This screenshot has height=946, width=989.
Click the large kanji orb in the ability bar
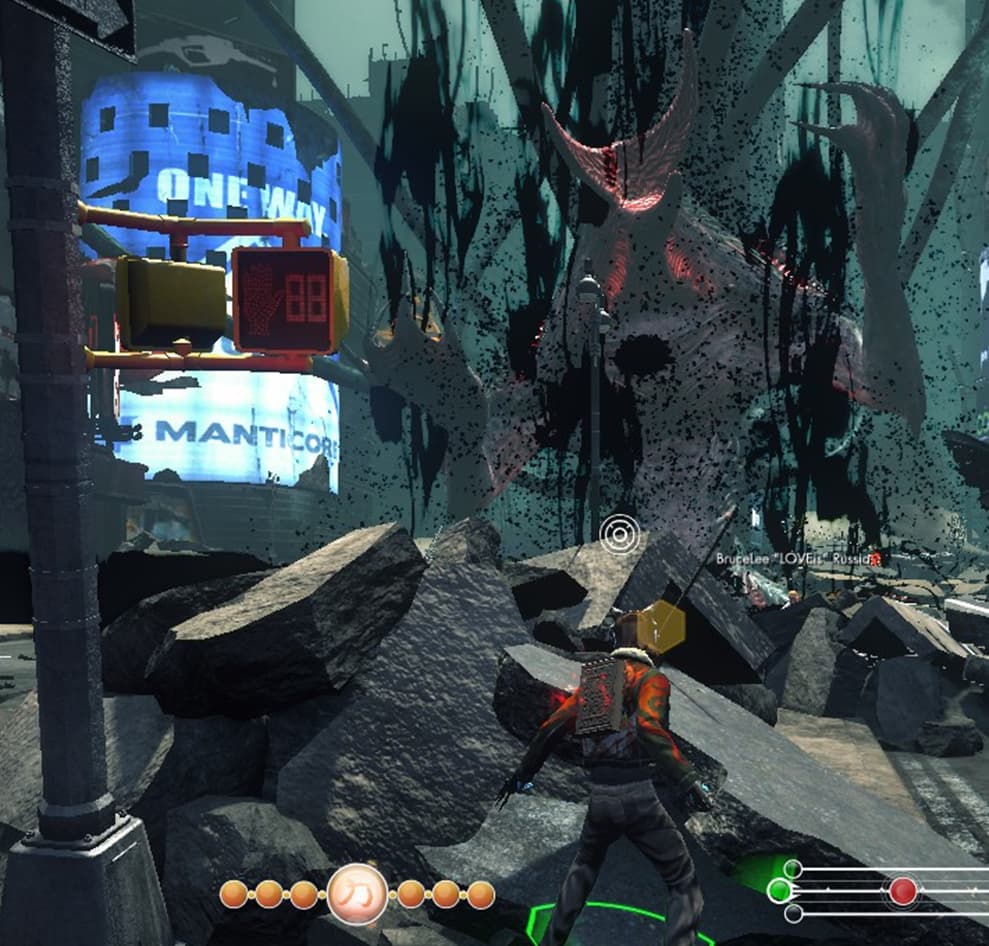[x=357, y=894]
